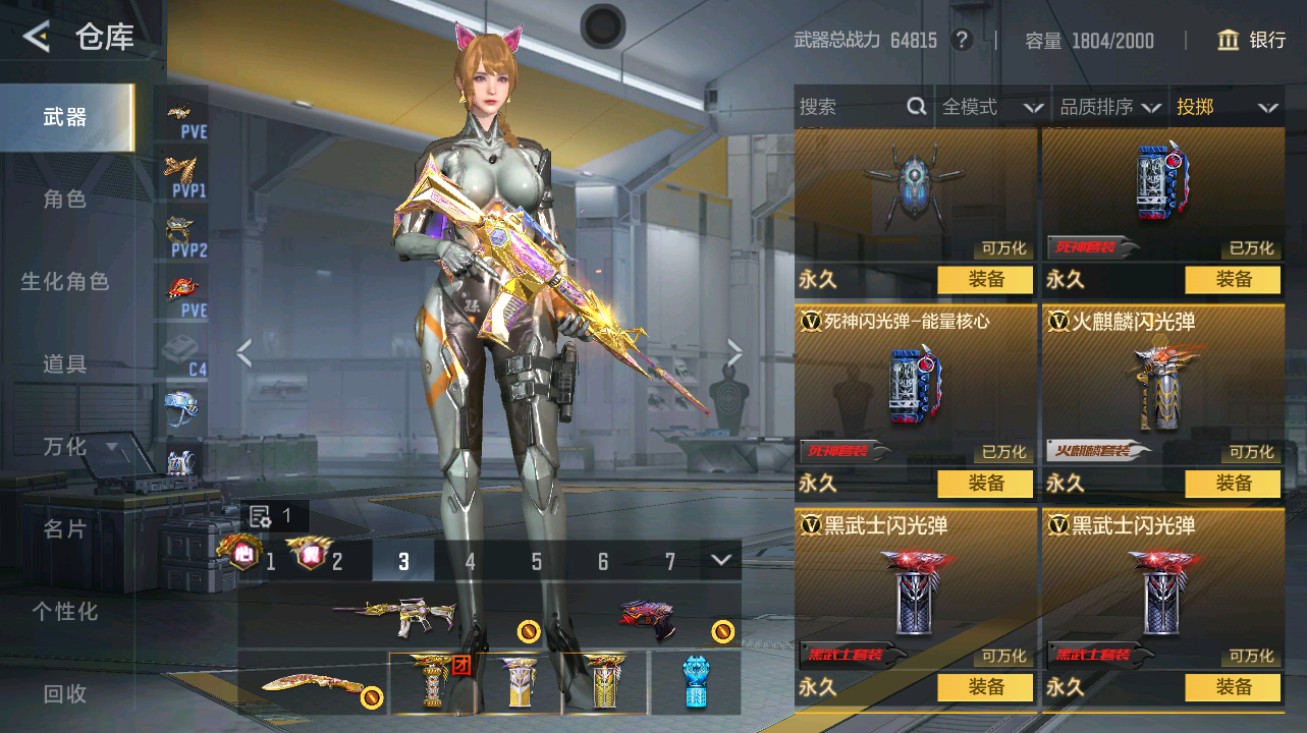
Task: Select the 道具 tab
Action: point(65,364)
